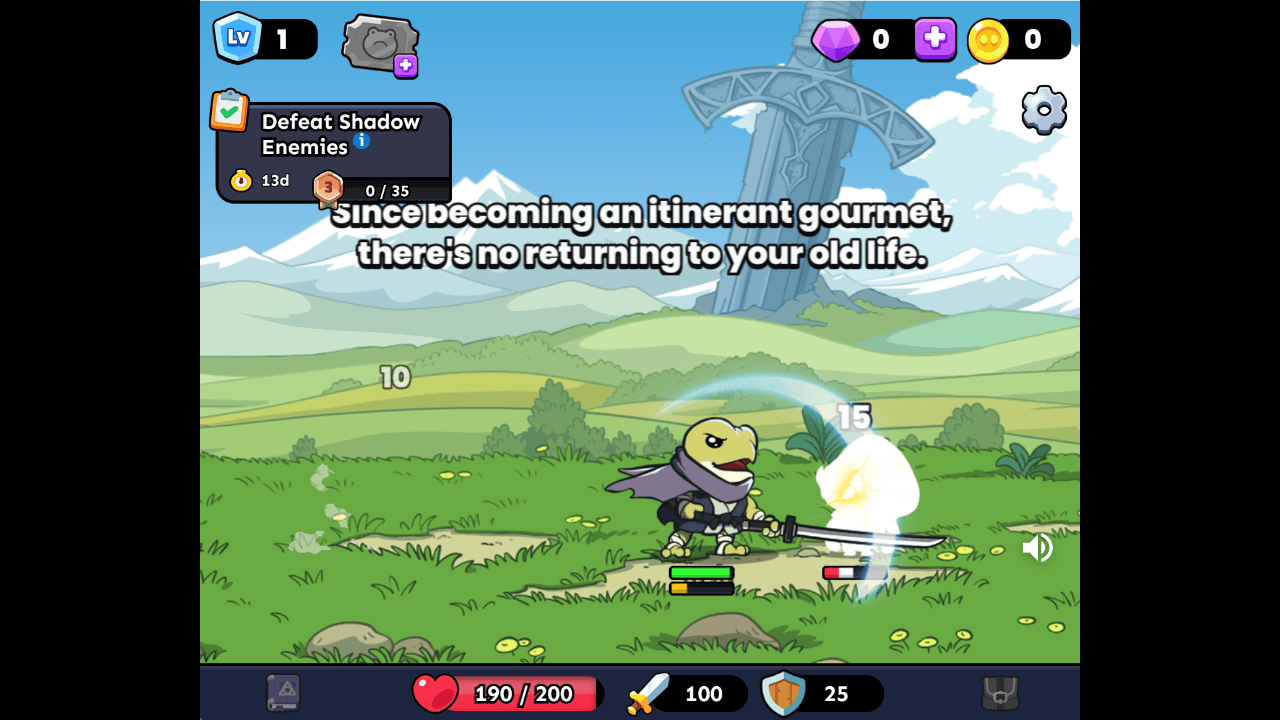Image resolution: width=1280 pixels, height=720 pixels.
Task: Click the player level badge
Action: pyautogui.click(x=238, y=38)
